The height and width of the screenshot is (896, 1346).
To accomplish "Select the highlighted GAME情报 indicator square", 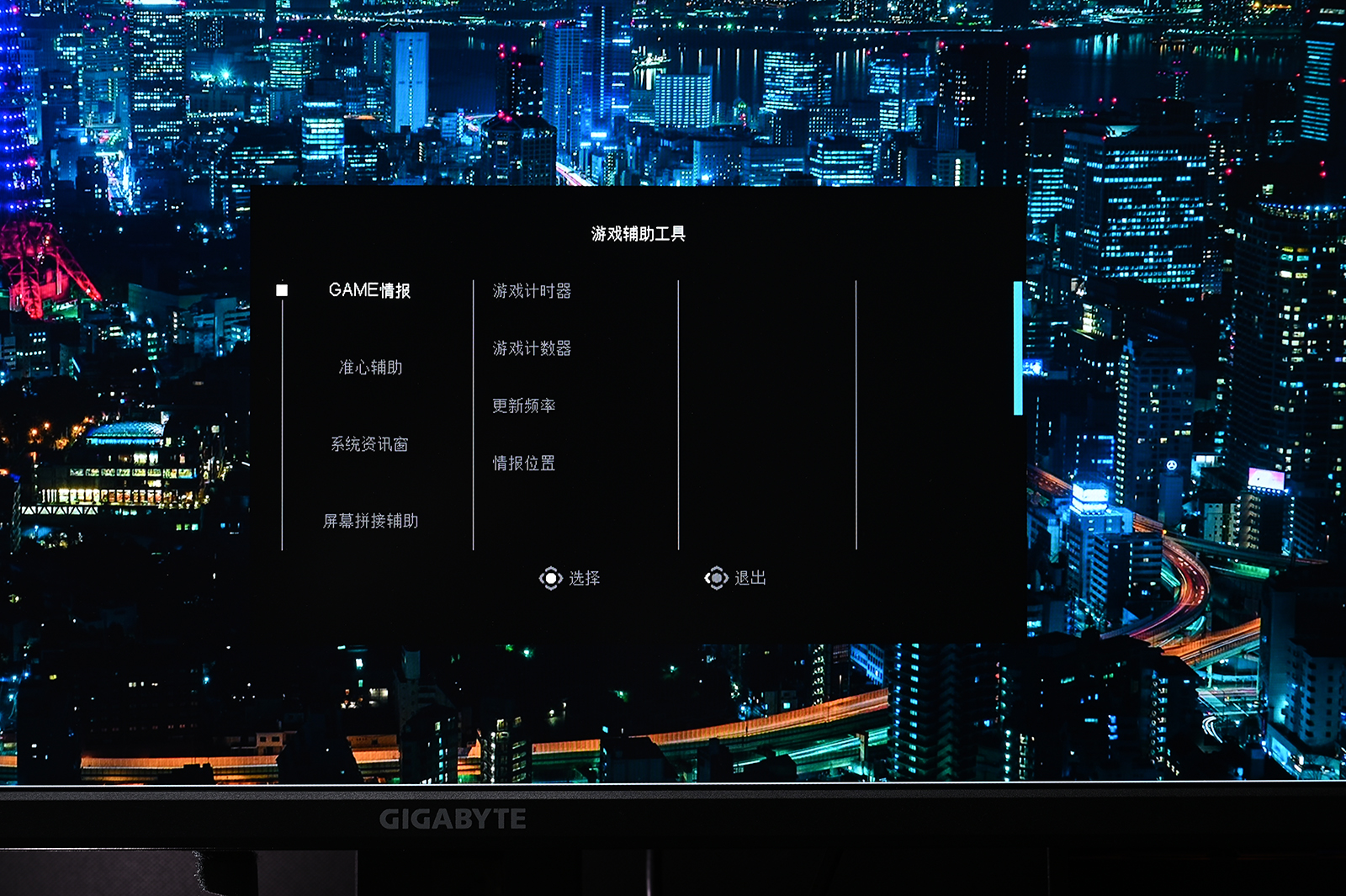I will (280, 289).
